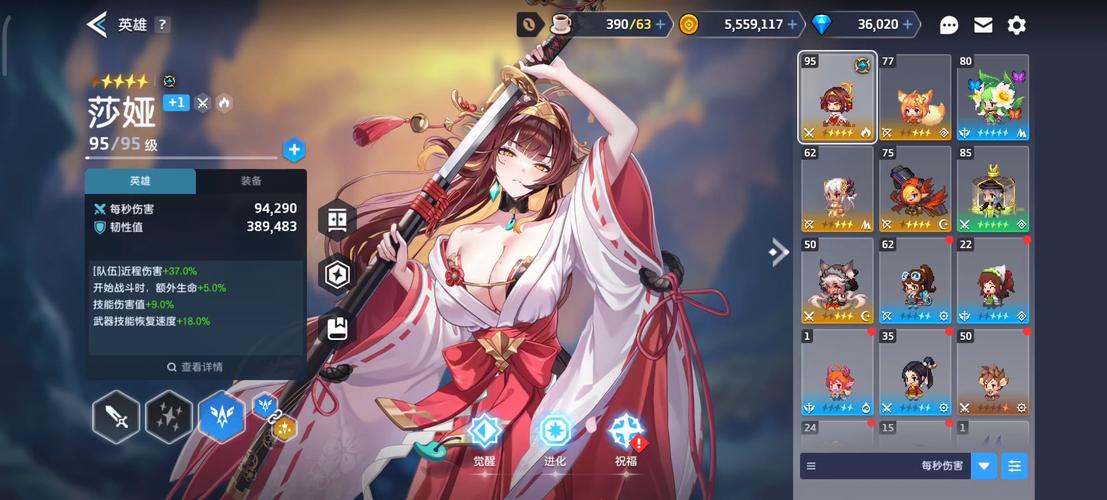Viewport: 1107px width, 500px height.
Task: Open the 每秒伤害 sort dropdown
Action: (x=984, y=466)
